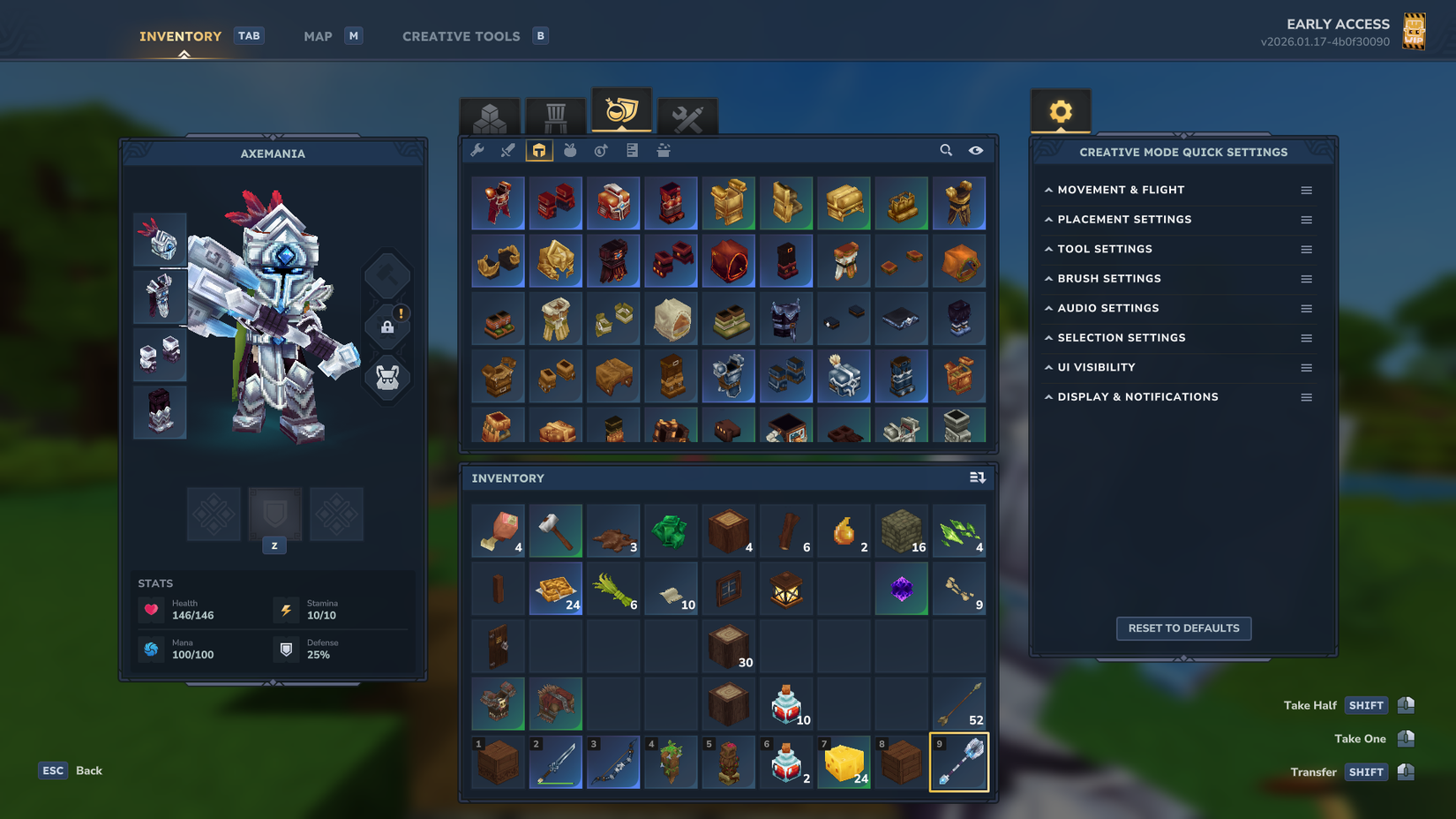Select the wrench tools filter in the equipment catalog
Screen dimensions: 1456x819
(x=477, y=151)
